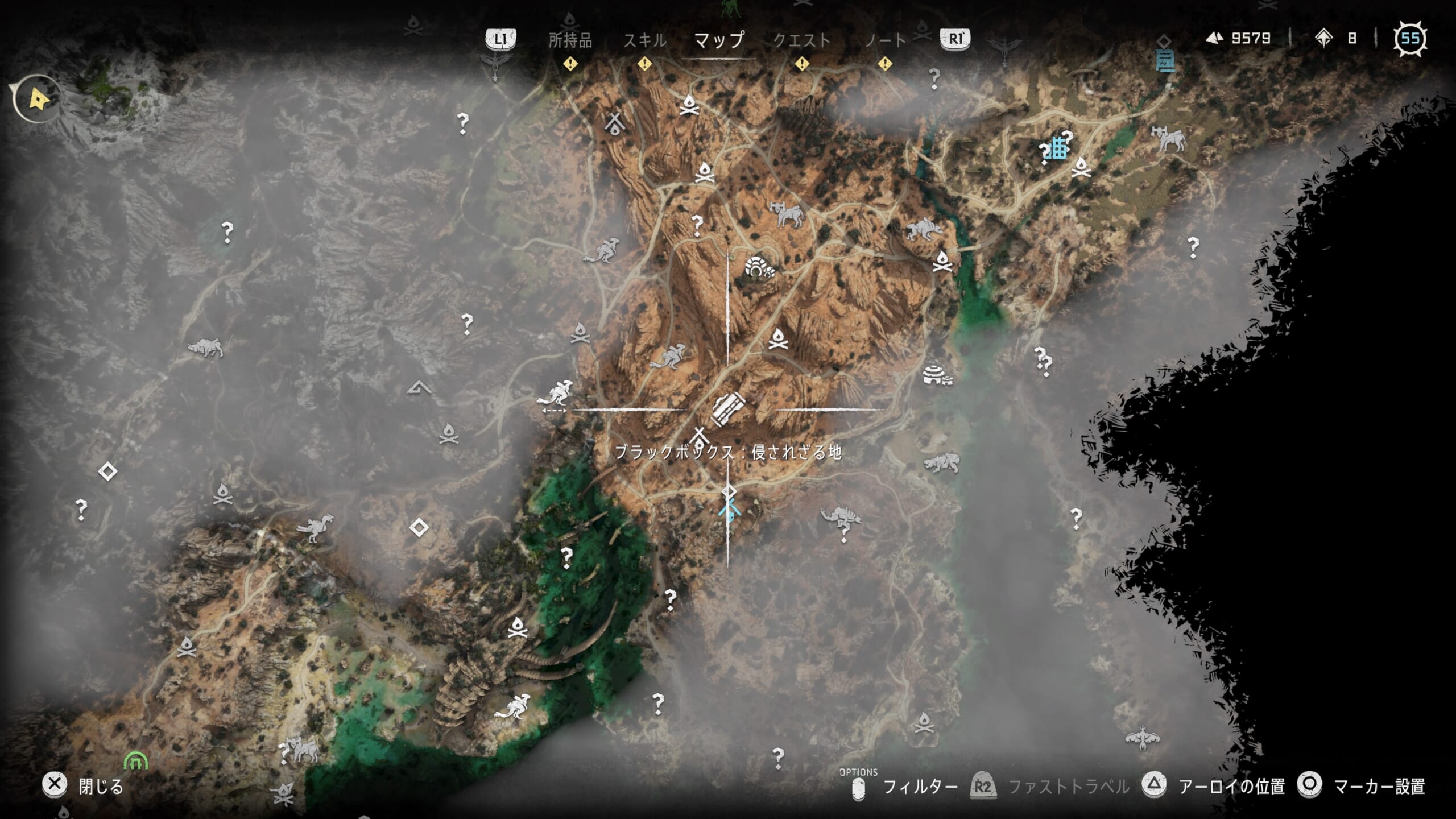Choose the アーロイの位置 option
Viewport: 1456px width, 819px height.
(1231, 787)
